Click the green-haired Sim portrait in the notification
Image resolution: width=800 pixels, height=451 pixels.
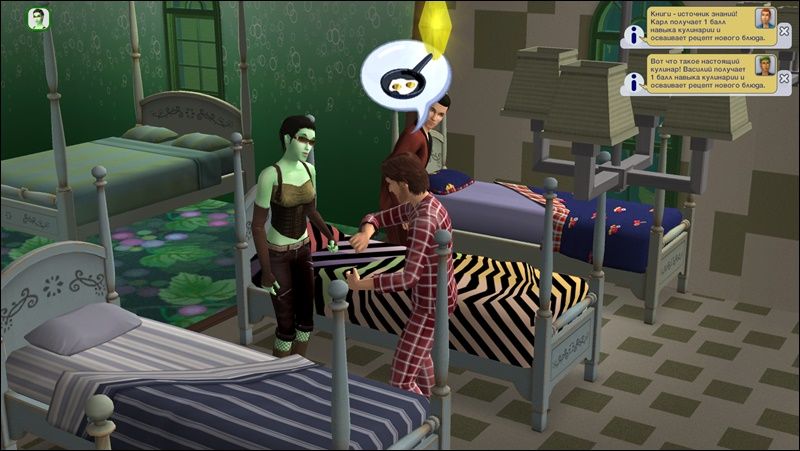[x=764, y=65]
